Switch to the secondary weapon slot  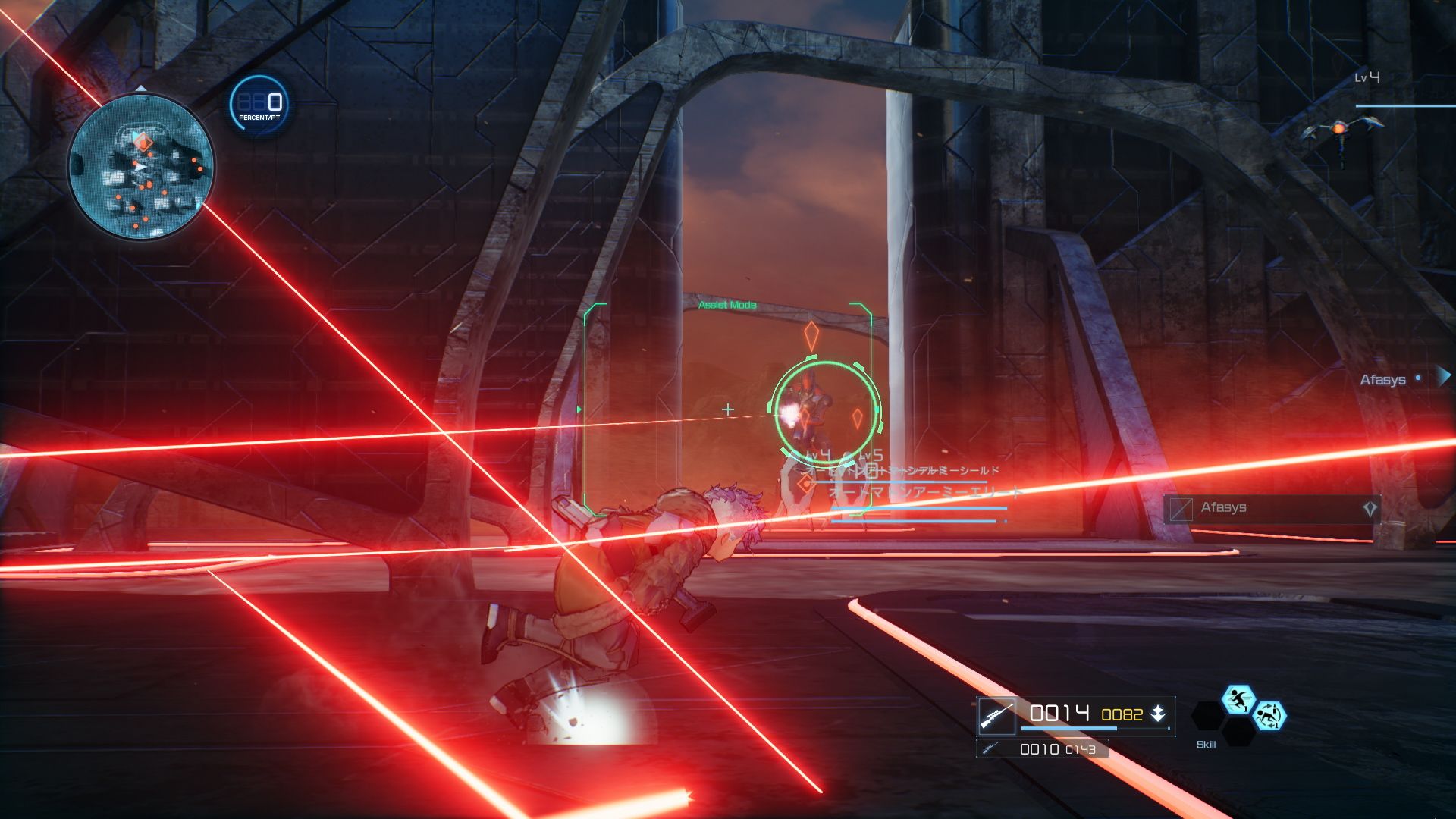point(1043,749)
